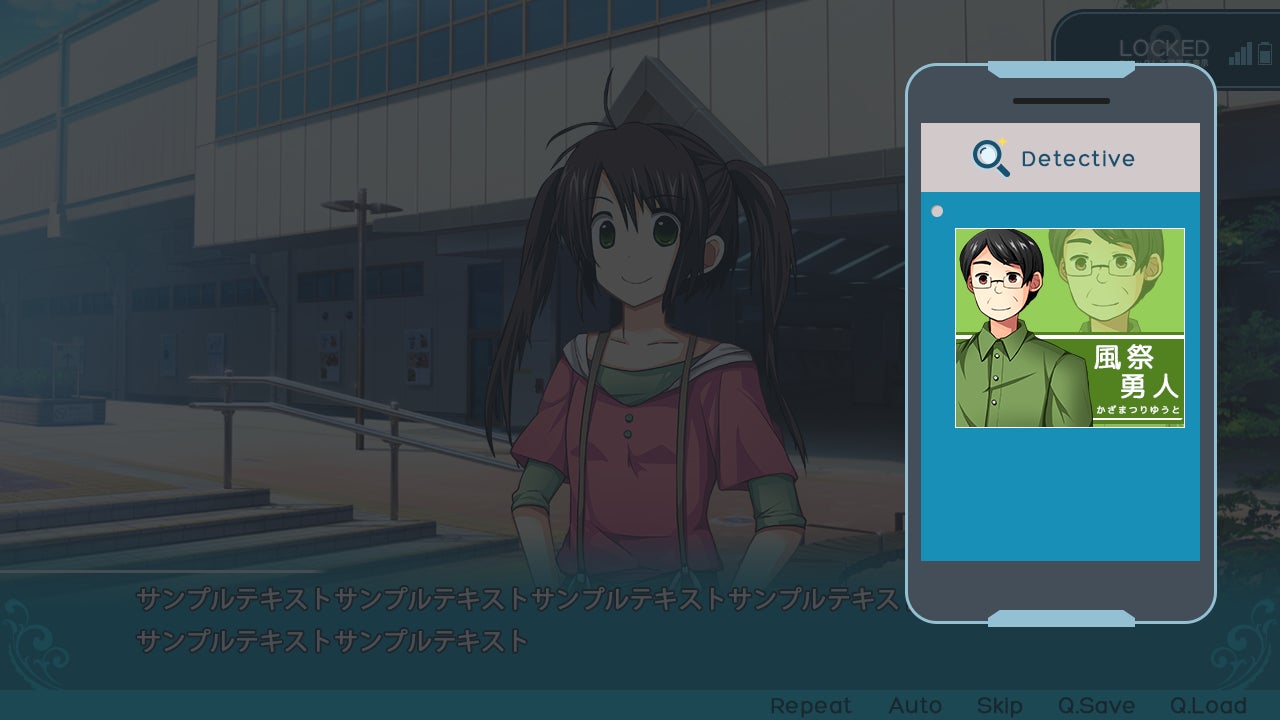Open the 風祭勇人 profile card

pos(1069,328)
